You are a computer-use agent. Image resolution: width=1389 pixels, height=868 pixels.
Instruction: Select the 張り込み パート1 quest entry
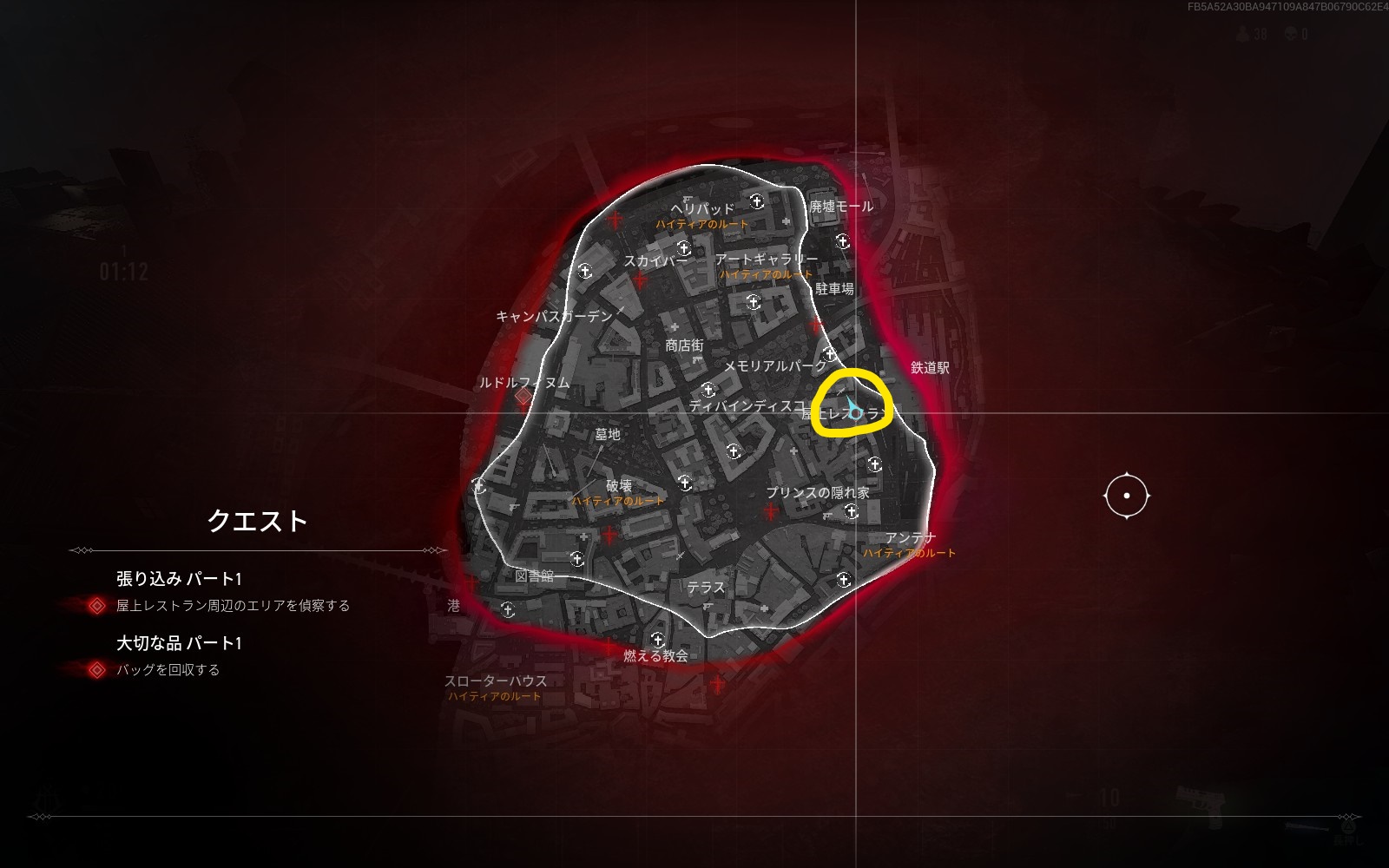coord(179,579)
